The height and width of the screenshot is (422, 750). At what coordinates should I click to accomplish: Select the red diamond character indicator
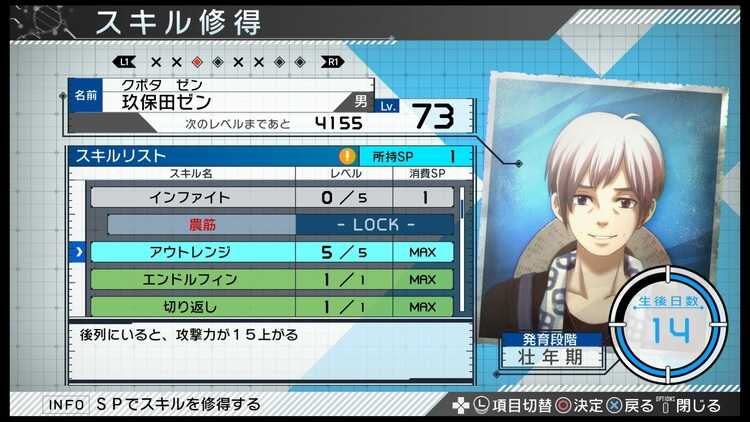197,61
